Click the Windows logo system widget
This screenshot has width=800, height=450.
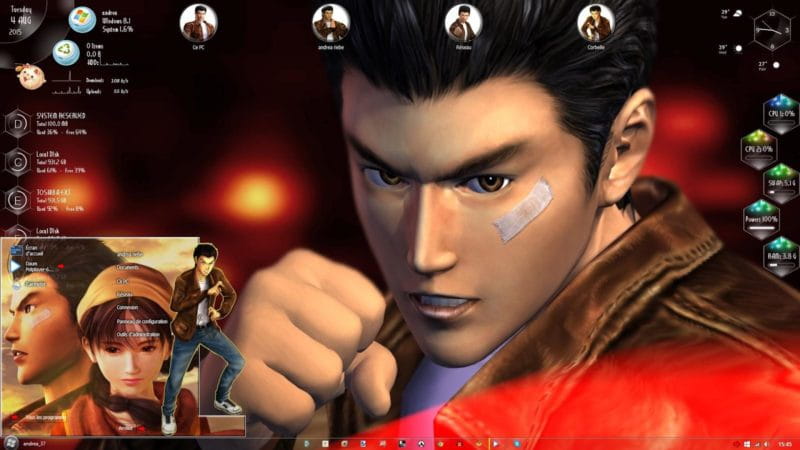pyautogui.click(x=81, y=19)
